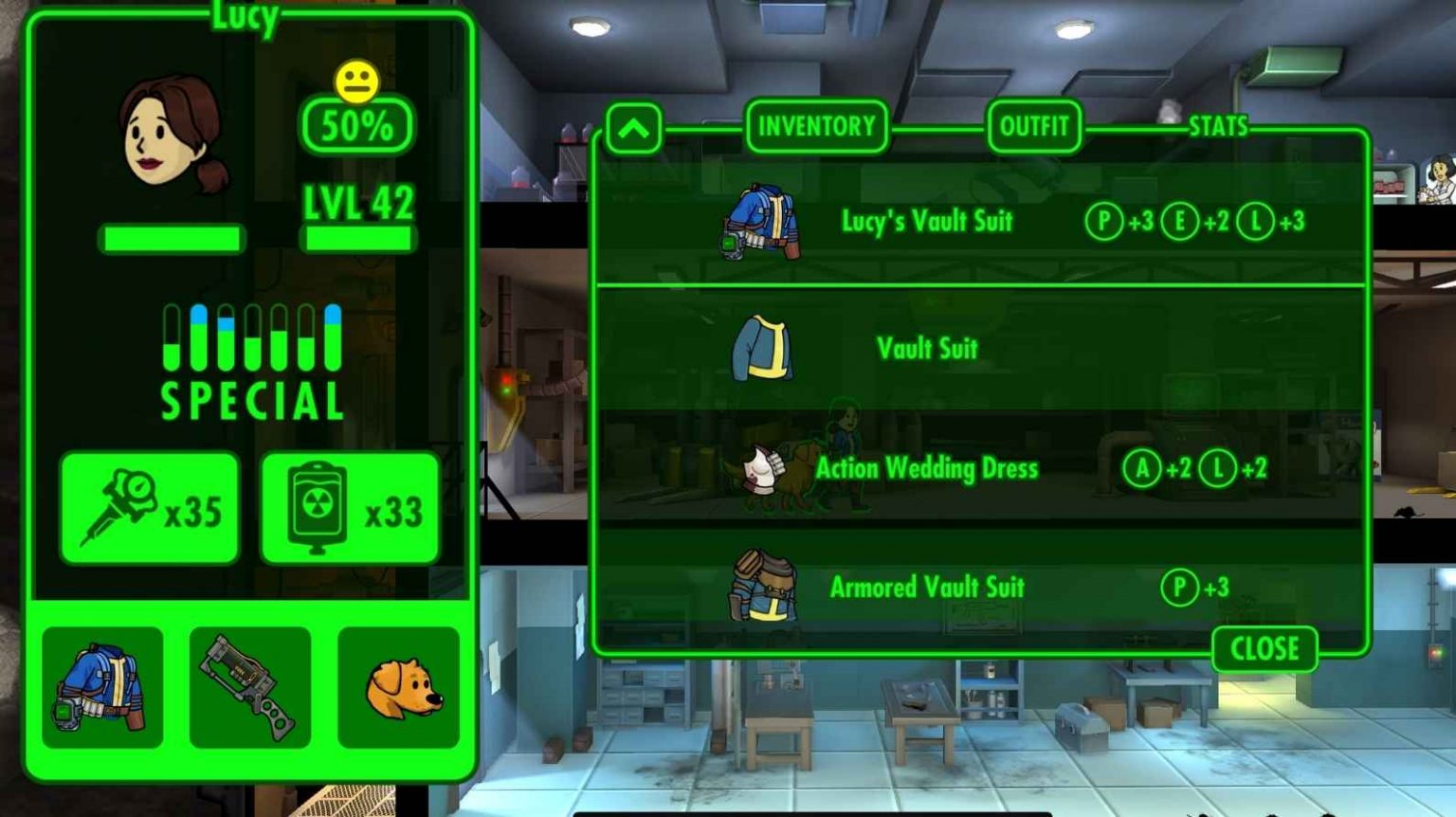Click the Stimpak supply icon
This screenshot has width=1456, height=817.
149,508
